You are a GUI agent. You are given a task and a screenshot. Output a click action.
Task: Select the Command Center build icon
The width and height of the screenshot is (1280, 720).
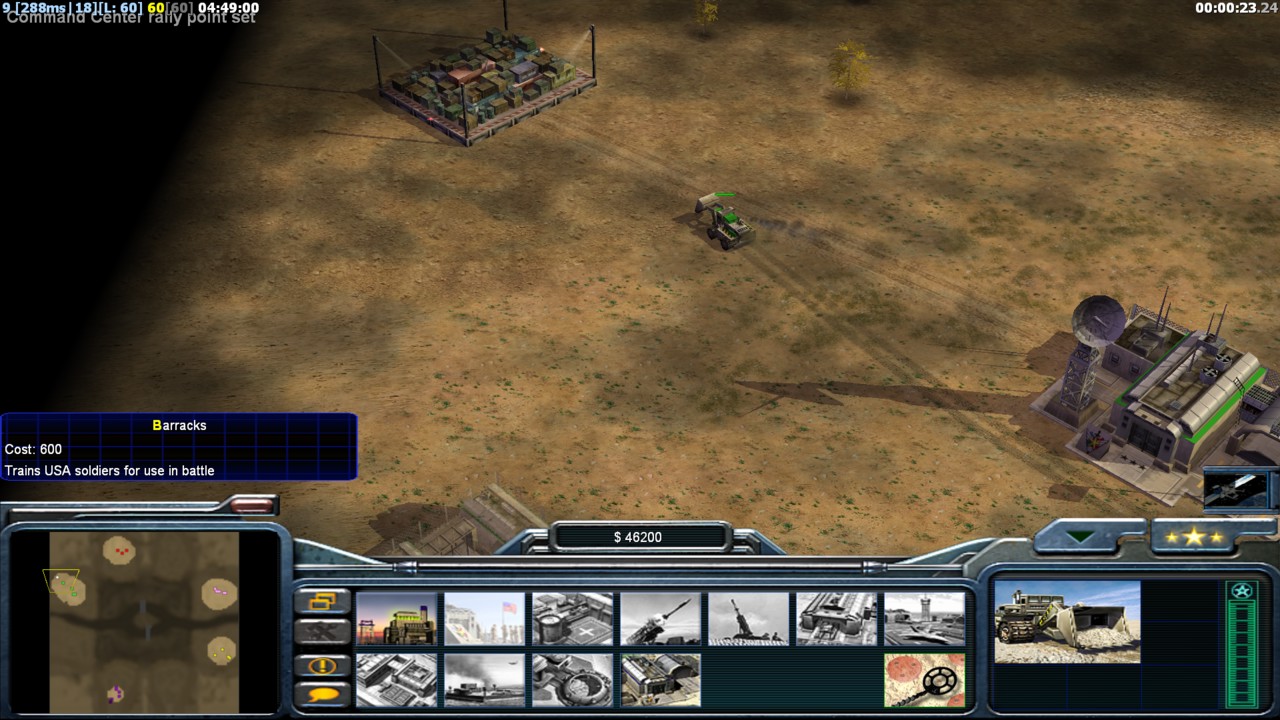(x=660, y=680)
